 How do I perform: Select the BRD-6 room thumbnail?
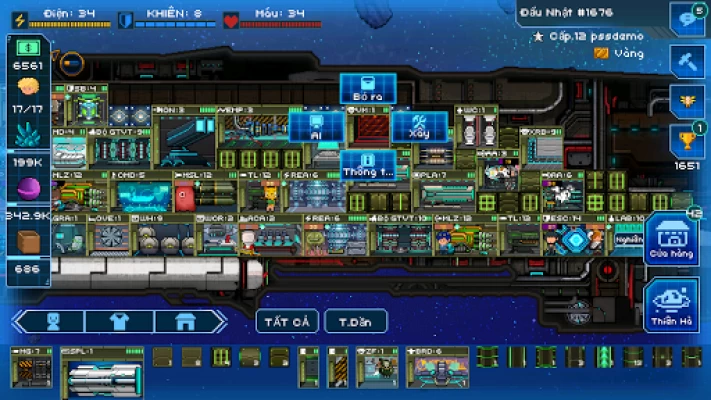pos(439,368)
